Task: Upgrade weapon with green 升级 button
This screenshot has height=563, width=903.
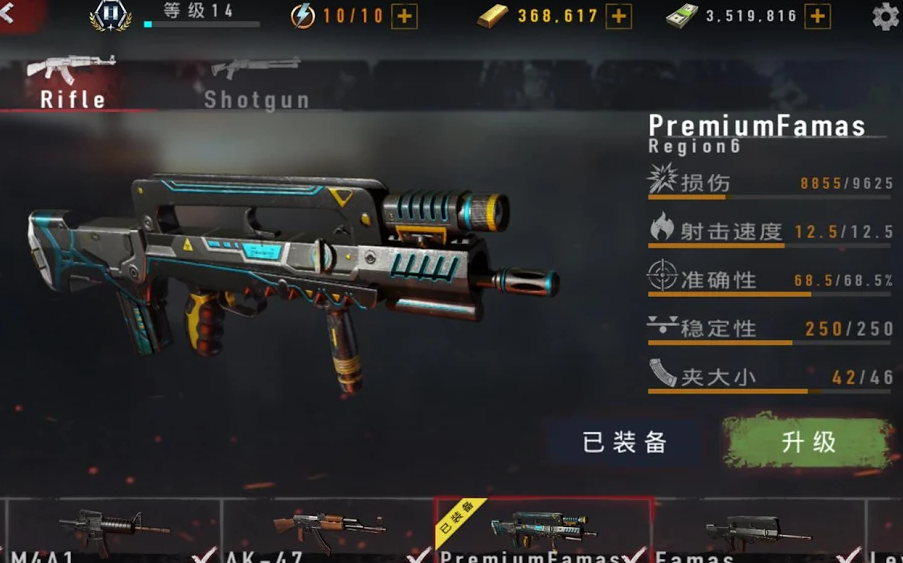Action: (x=808, y=442)
